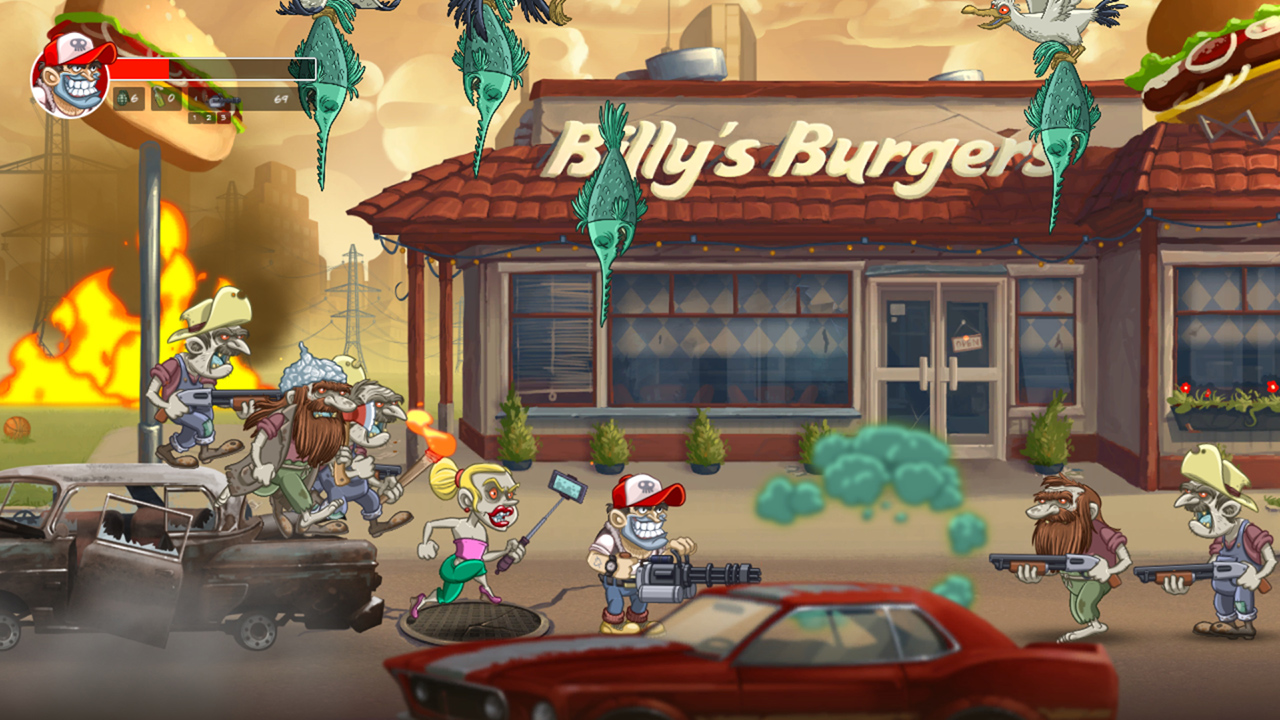Image resolution: width=1280 pixels, height=720 pixels.
Task: Select weapon slot 3 highlighted in red
Action: pos(223,117)
